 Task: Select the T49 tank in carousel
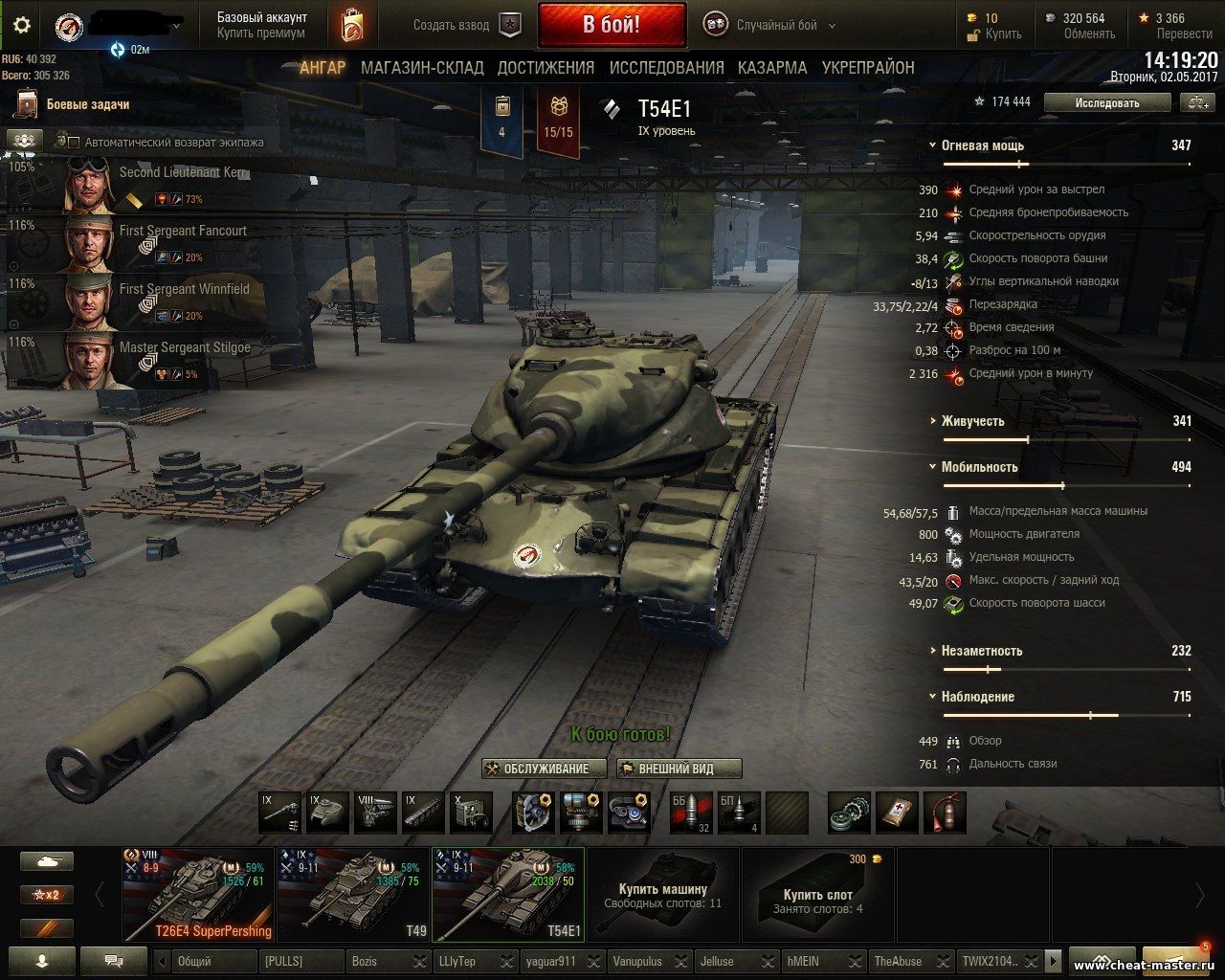pos(351,894)
